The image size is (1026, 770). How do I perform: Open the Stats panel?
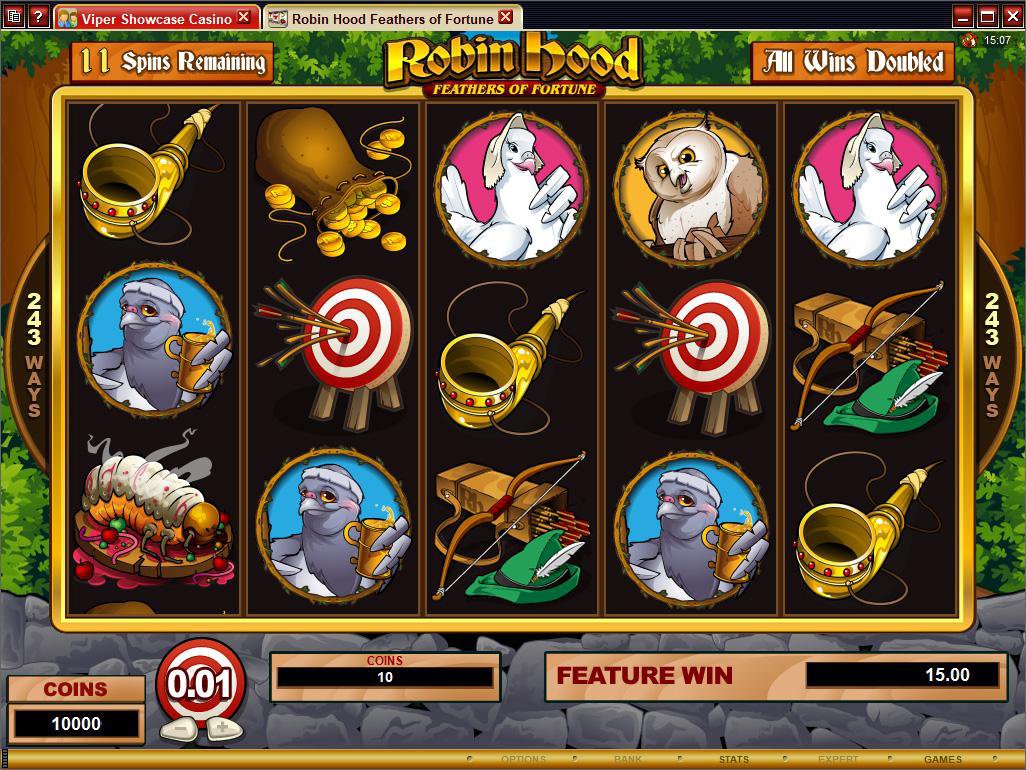click(733, 760)
